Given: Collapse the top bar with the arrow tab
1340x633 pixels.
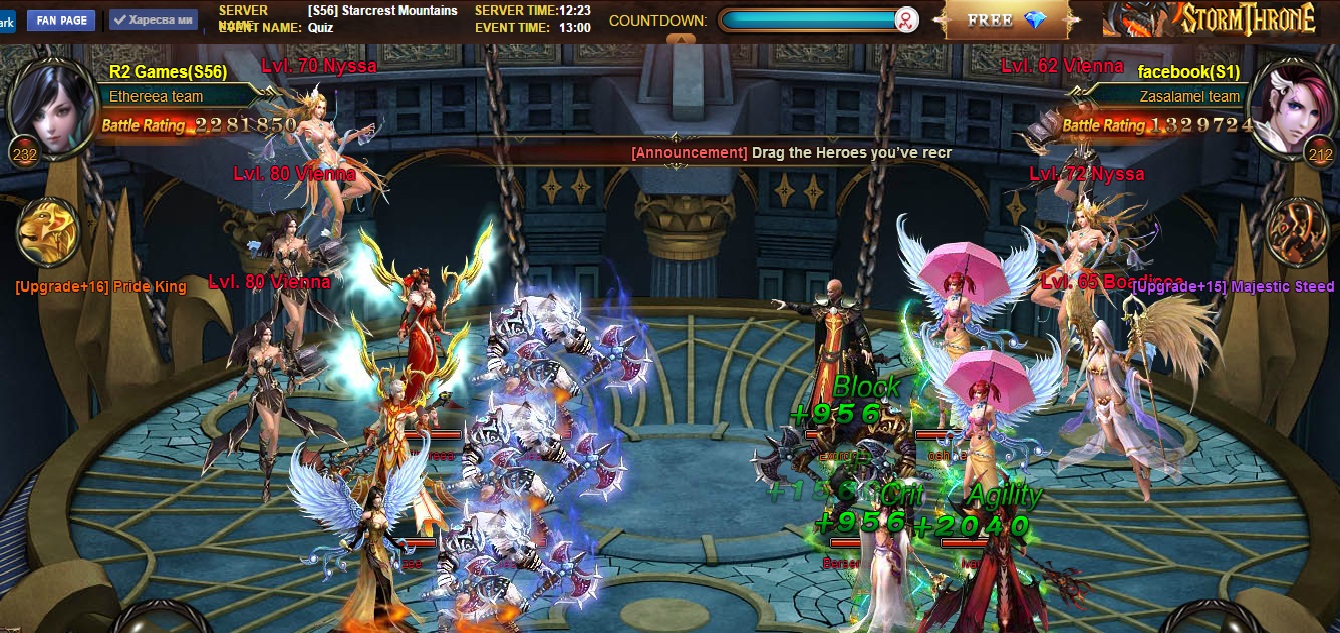Looking at the screenshot, I should (x=678, y=40).
